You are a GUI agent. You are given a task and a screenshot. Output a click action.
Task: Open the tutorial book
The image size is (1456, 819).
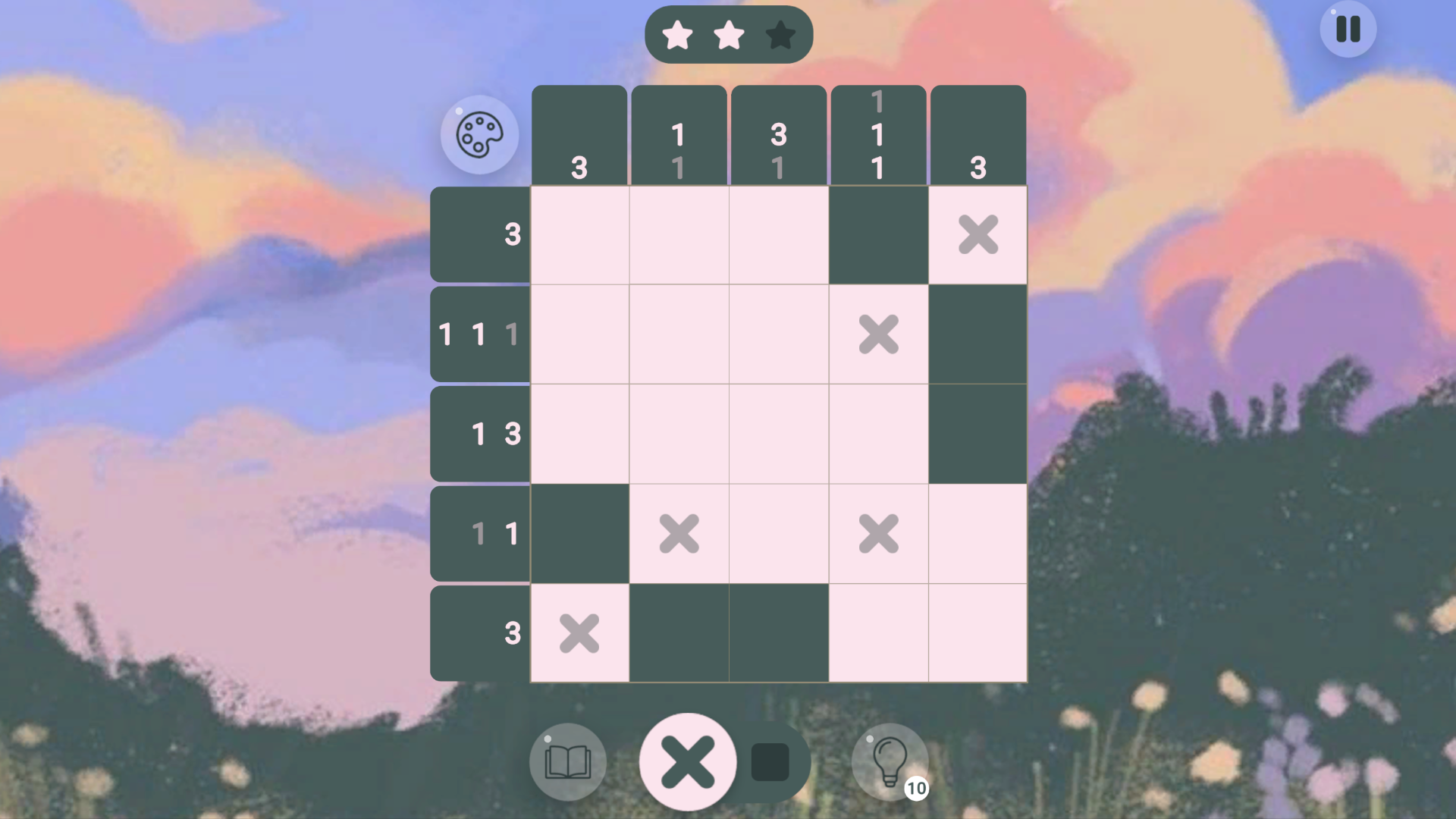pos(567,761)
